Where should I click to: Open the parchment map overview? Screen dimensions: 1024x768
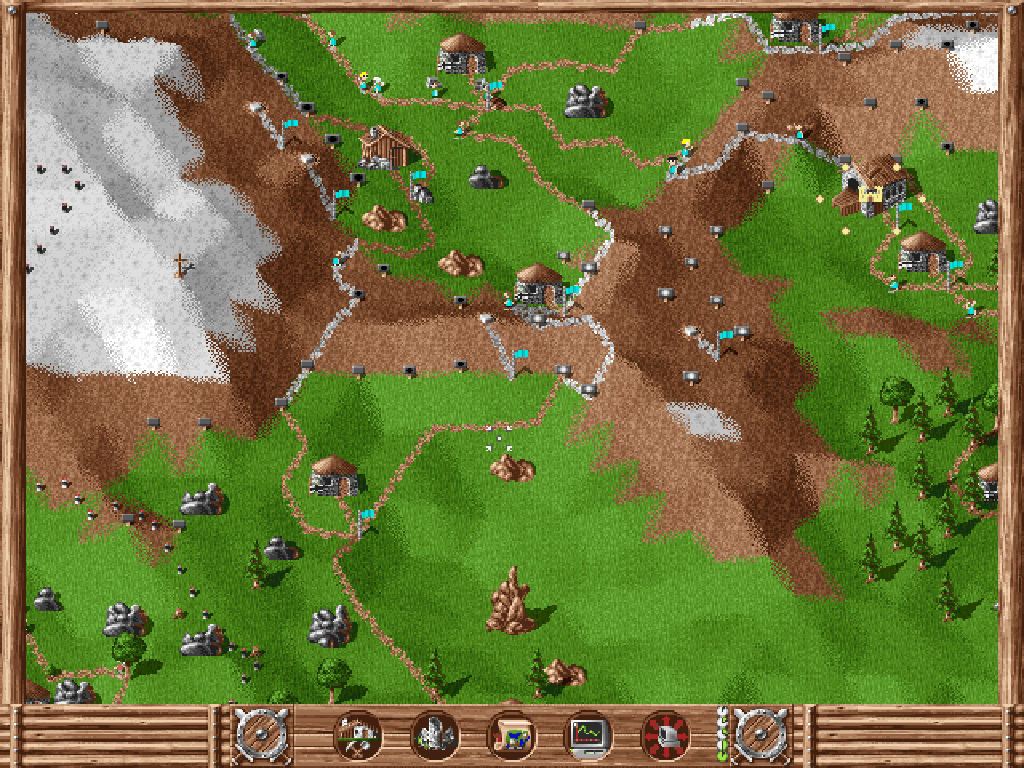511,736
